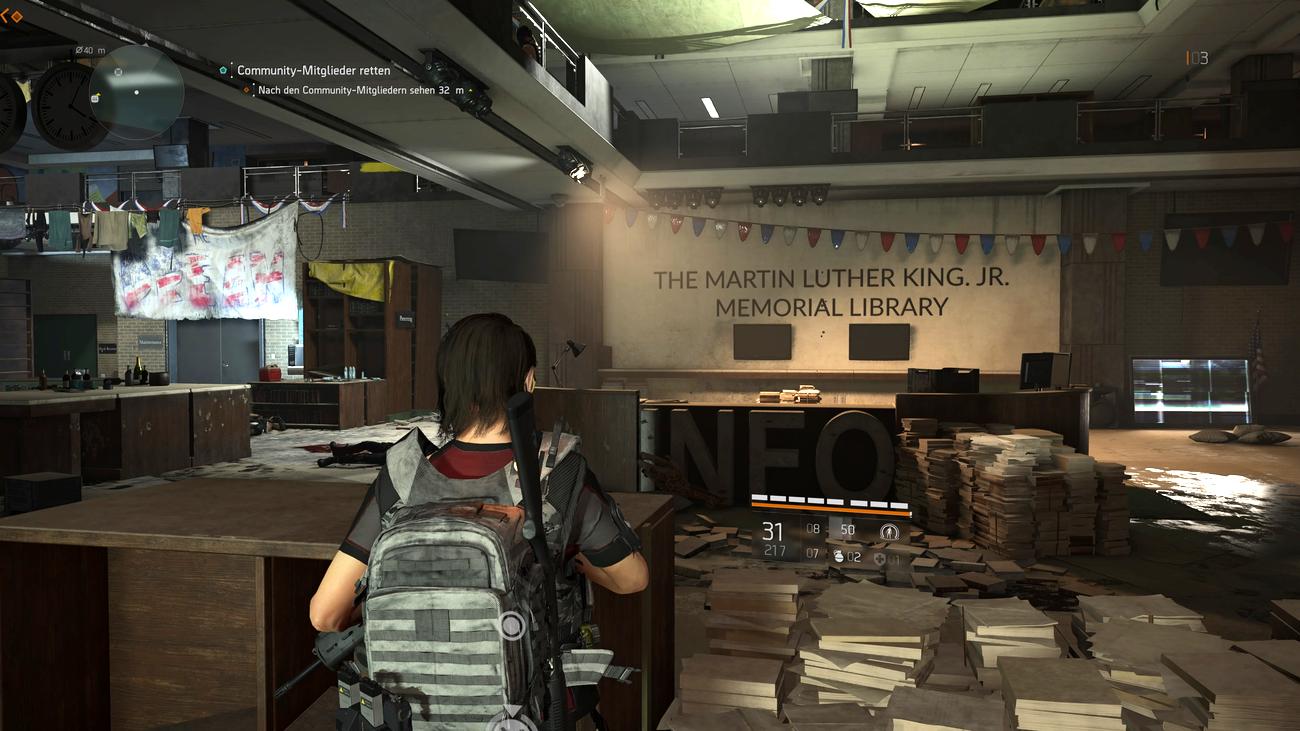Image resolution: width=1300 pixels, height=731 pixels.
Task: Click the teal pentagon mission marker icon
Action: point(224,71)
